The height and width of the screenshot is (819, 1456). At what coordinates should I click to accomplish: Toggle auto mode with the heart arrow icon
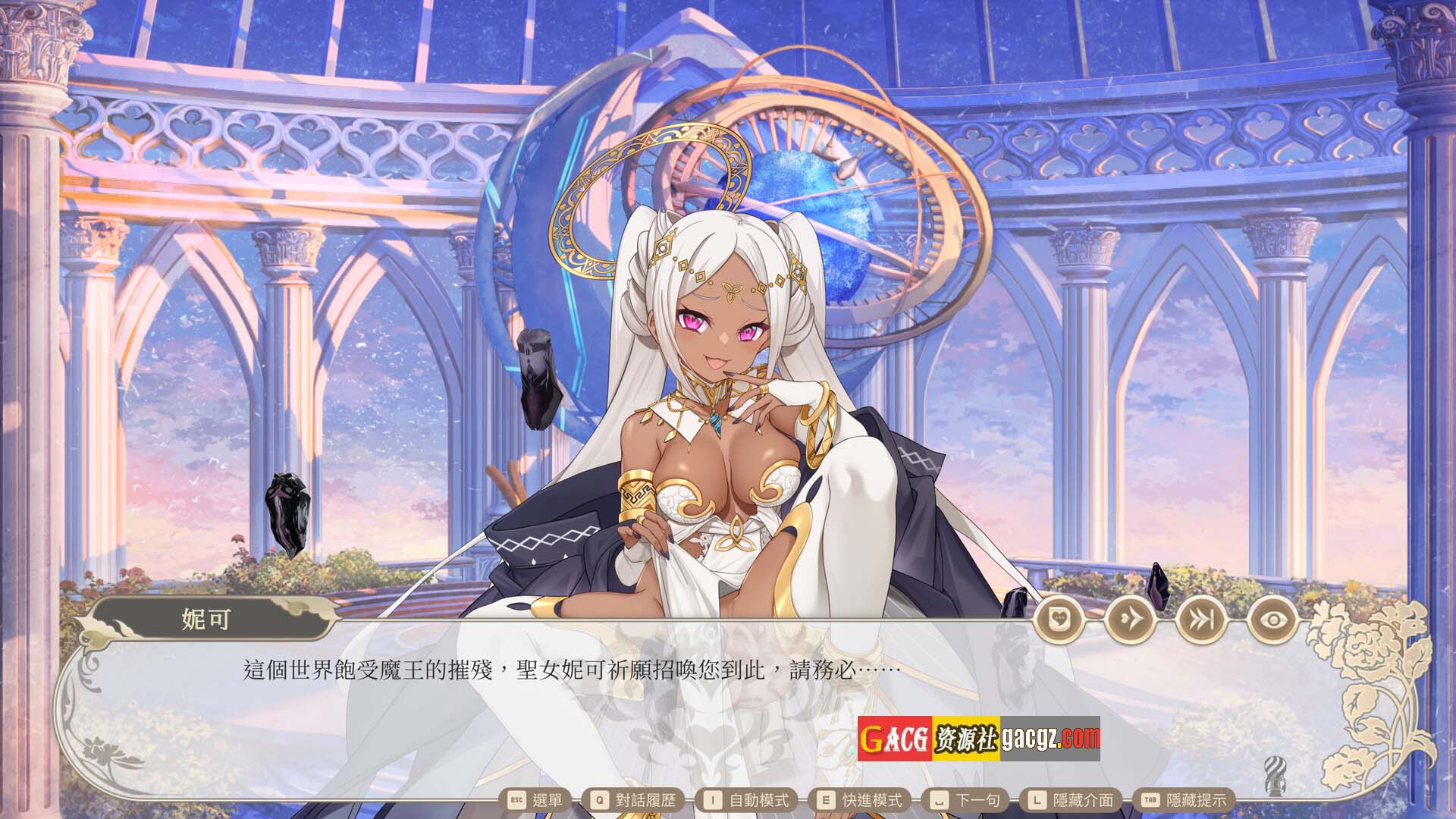click(1130, 620)
